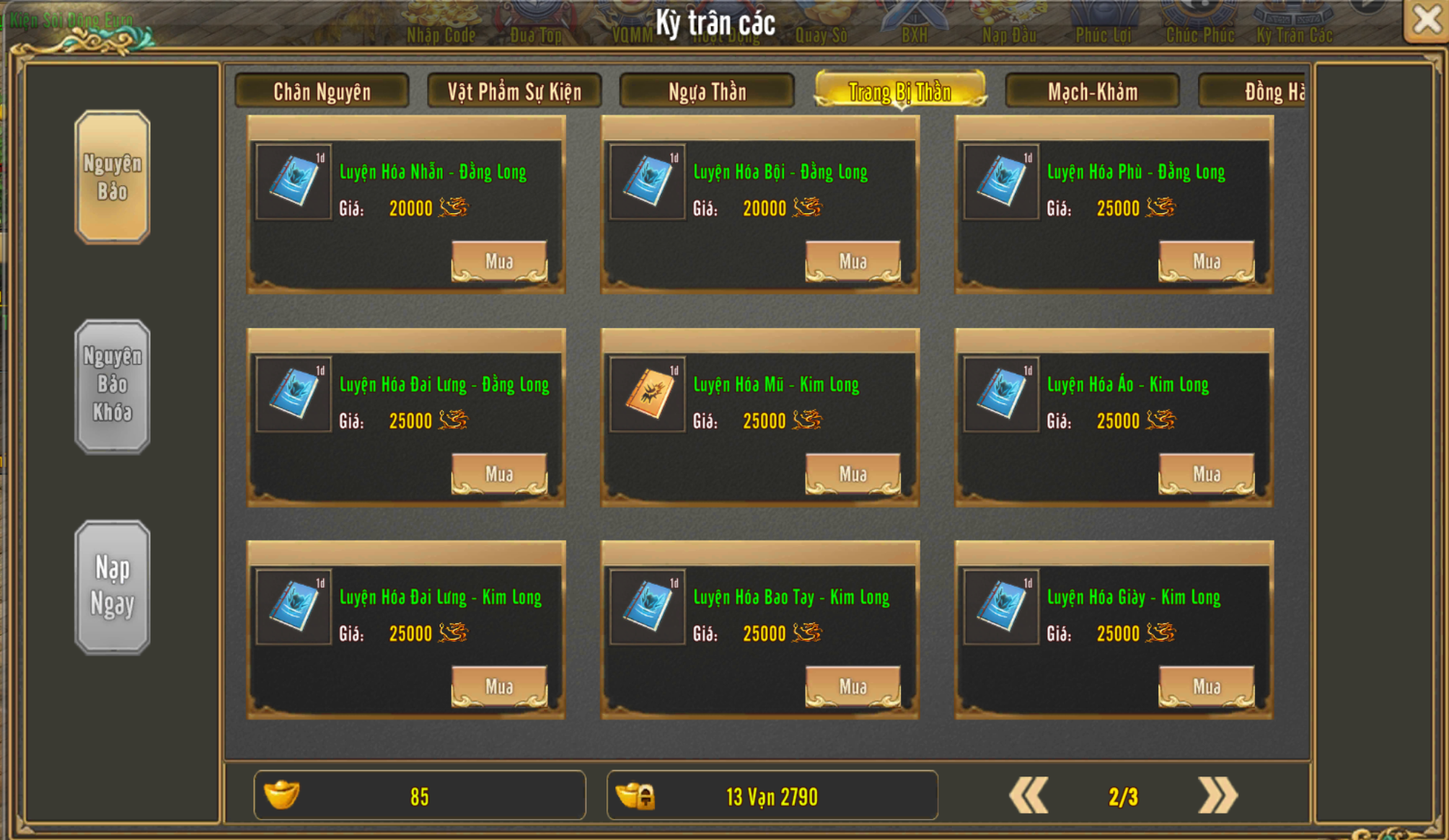1449x840 pixels.
Task: Open Nạp Ngay top-up
Action: coord(113,586)
